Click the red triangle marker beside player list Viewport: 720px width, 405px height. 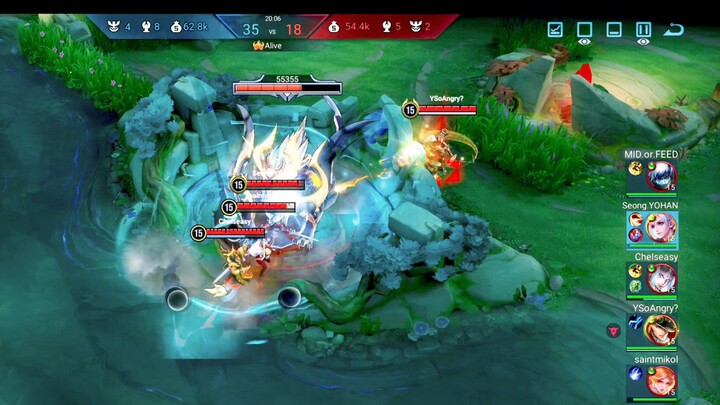[x=613, y=330]
